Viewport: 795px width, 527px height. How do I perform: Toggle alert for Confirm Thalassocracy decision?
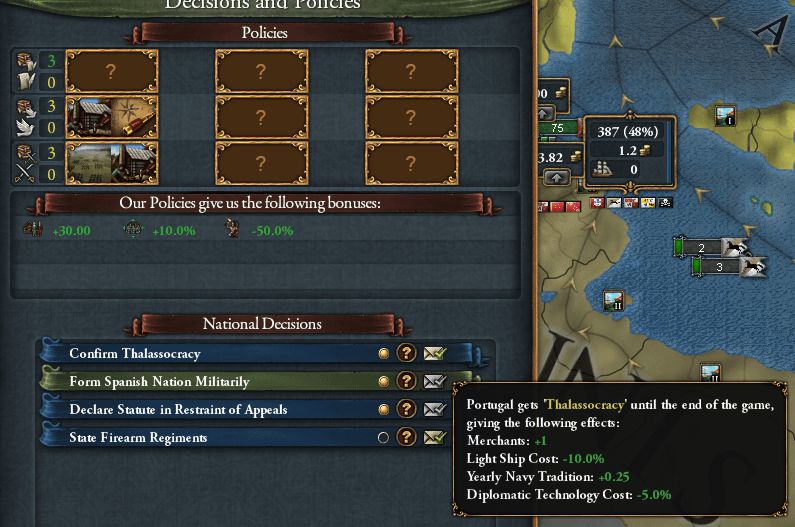[383, 354]
